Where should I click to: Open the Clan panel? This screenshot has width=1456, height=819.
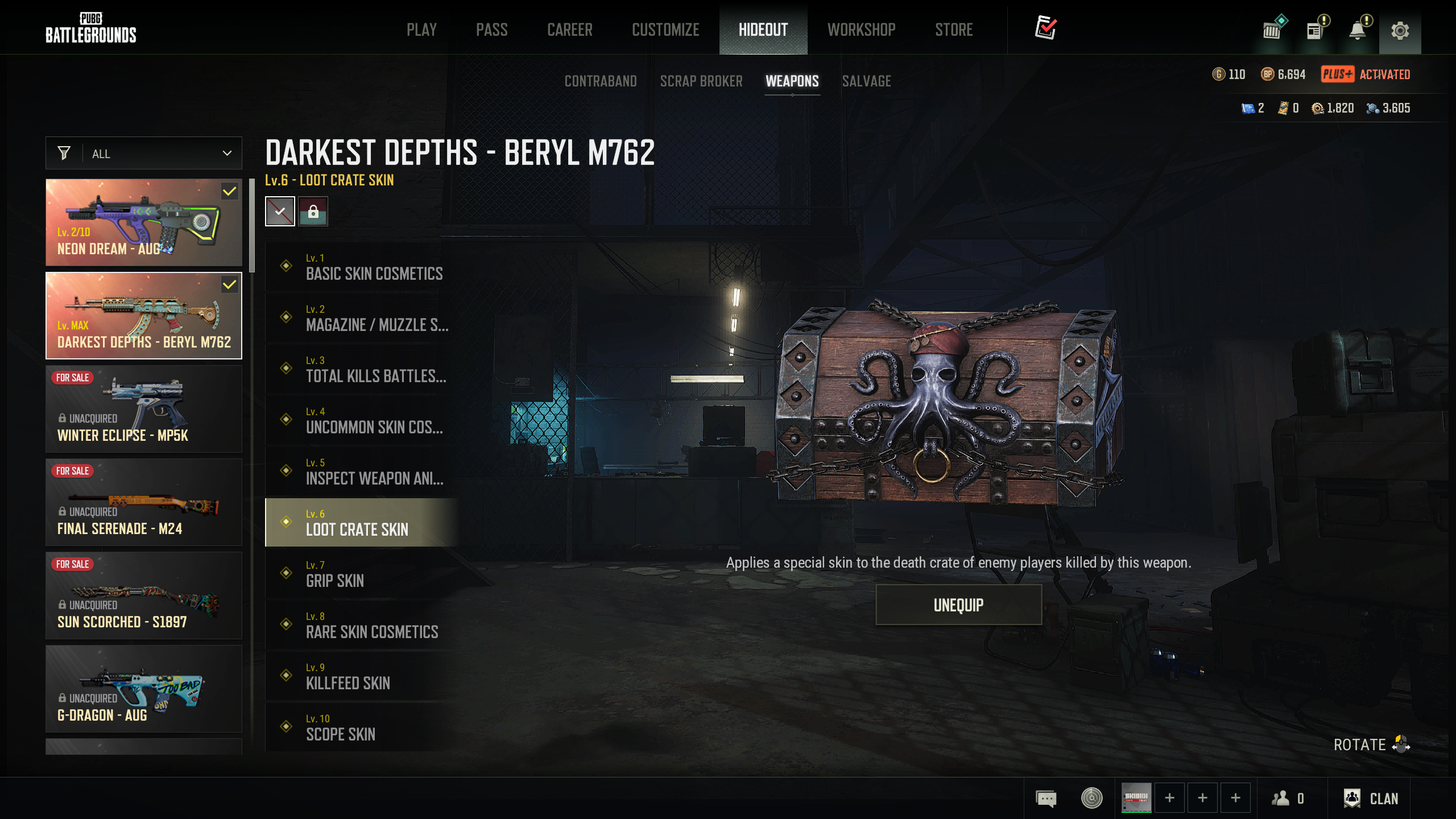(x=1371, y=799)
